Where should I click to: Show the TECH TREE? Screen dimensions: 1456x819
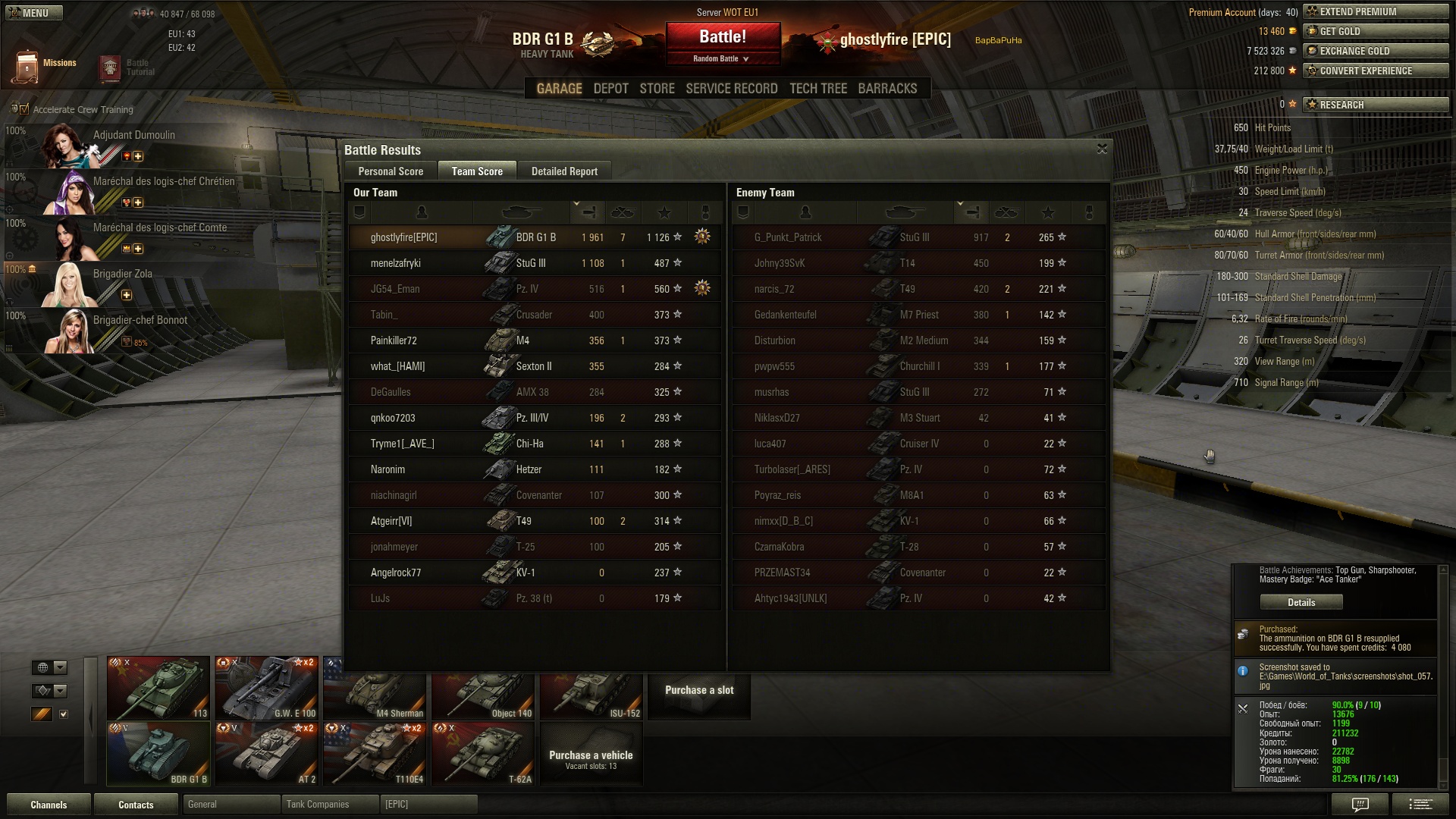point(817,89)
